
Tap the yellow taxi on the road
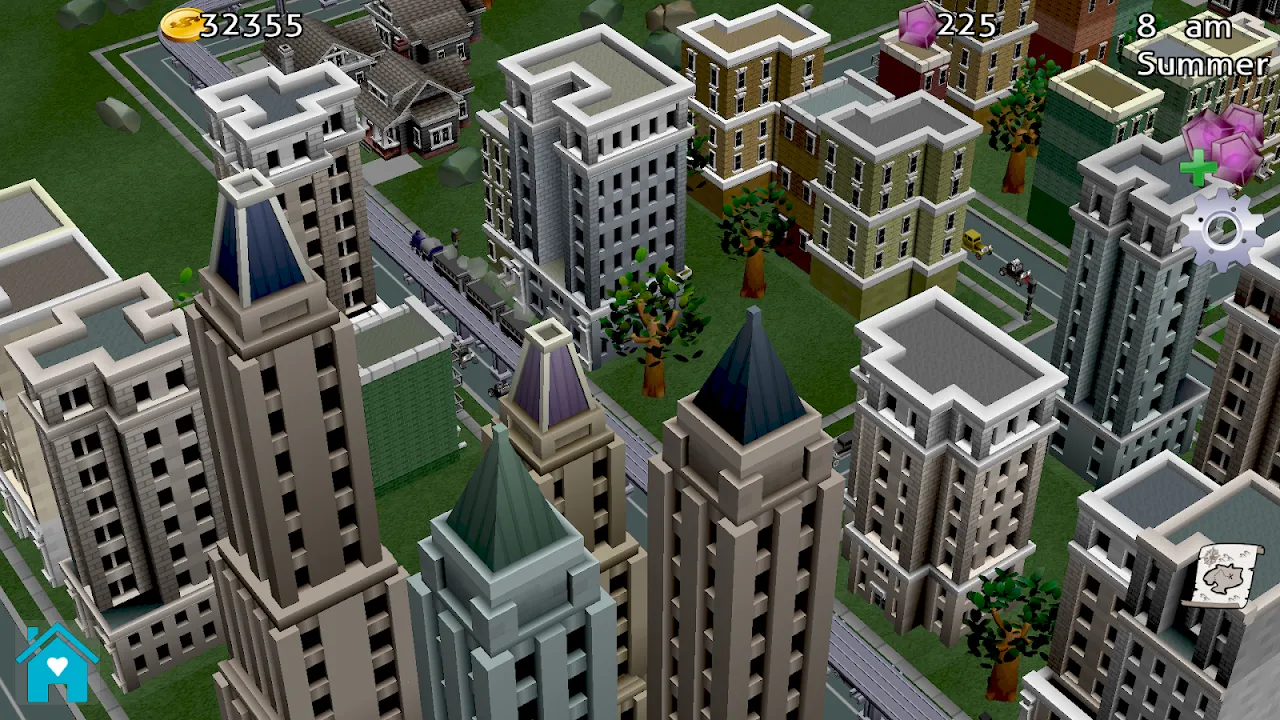pyautogui.click(x=976, y=244)
